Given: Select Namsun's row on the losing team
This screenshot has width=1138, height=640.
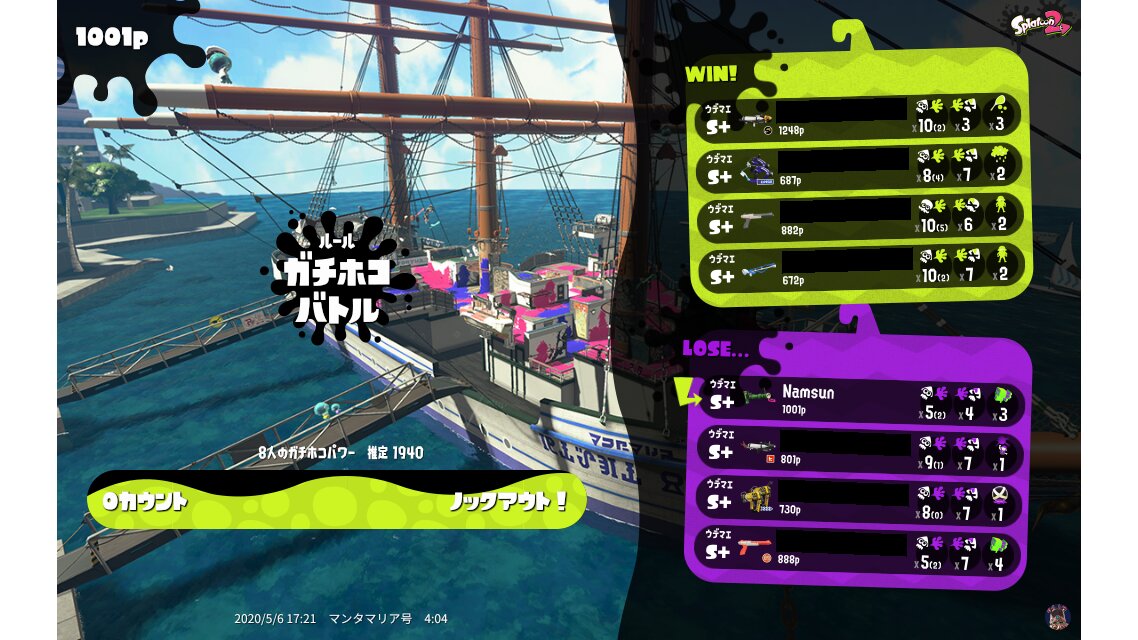Looking at the screenshot, I should point(860,400).
